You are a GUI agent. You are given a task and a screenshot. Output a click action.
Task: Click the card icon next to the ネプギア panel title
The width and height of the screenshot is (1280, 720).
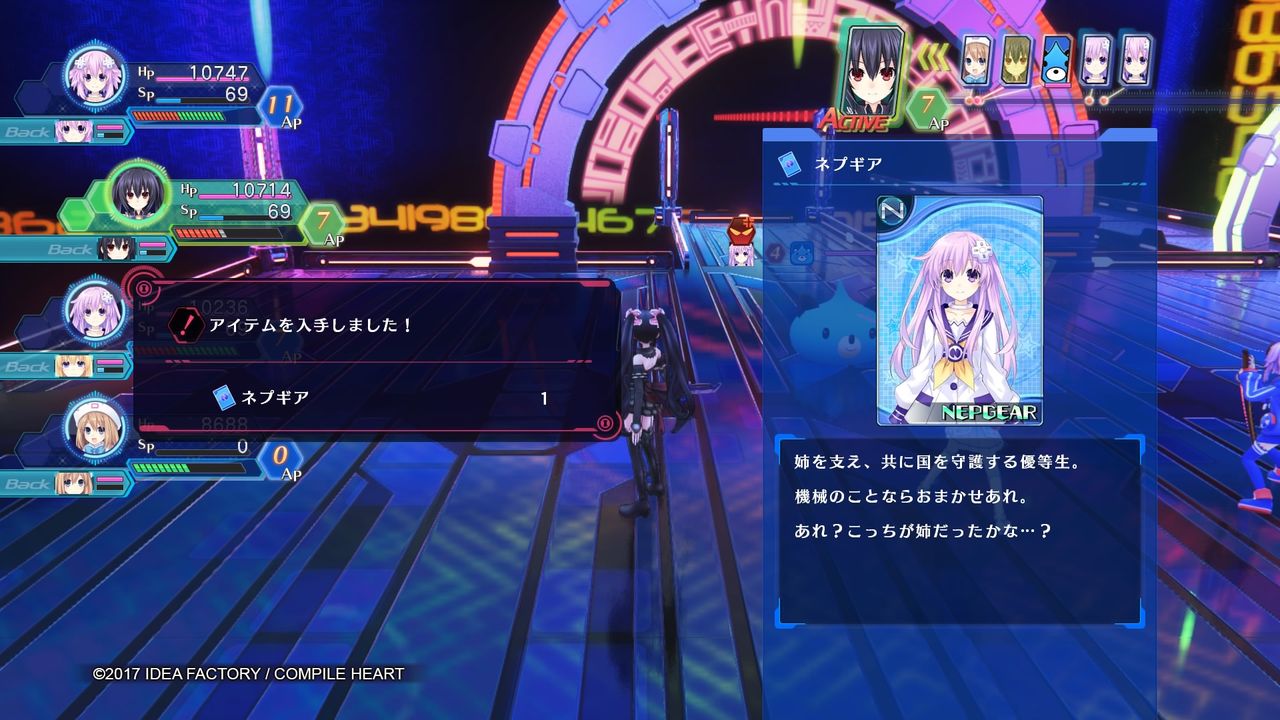(x=789, y=165)
